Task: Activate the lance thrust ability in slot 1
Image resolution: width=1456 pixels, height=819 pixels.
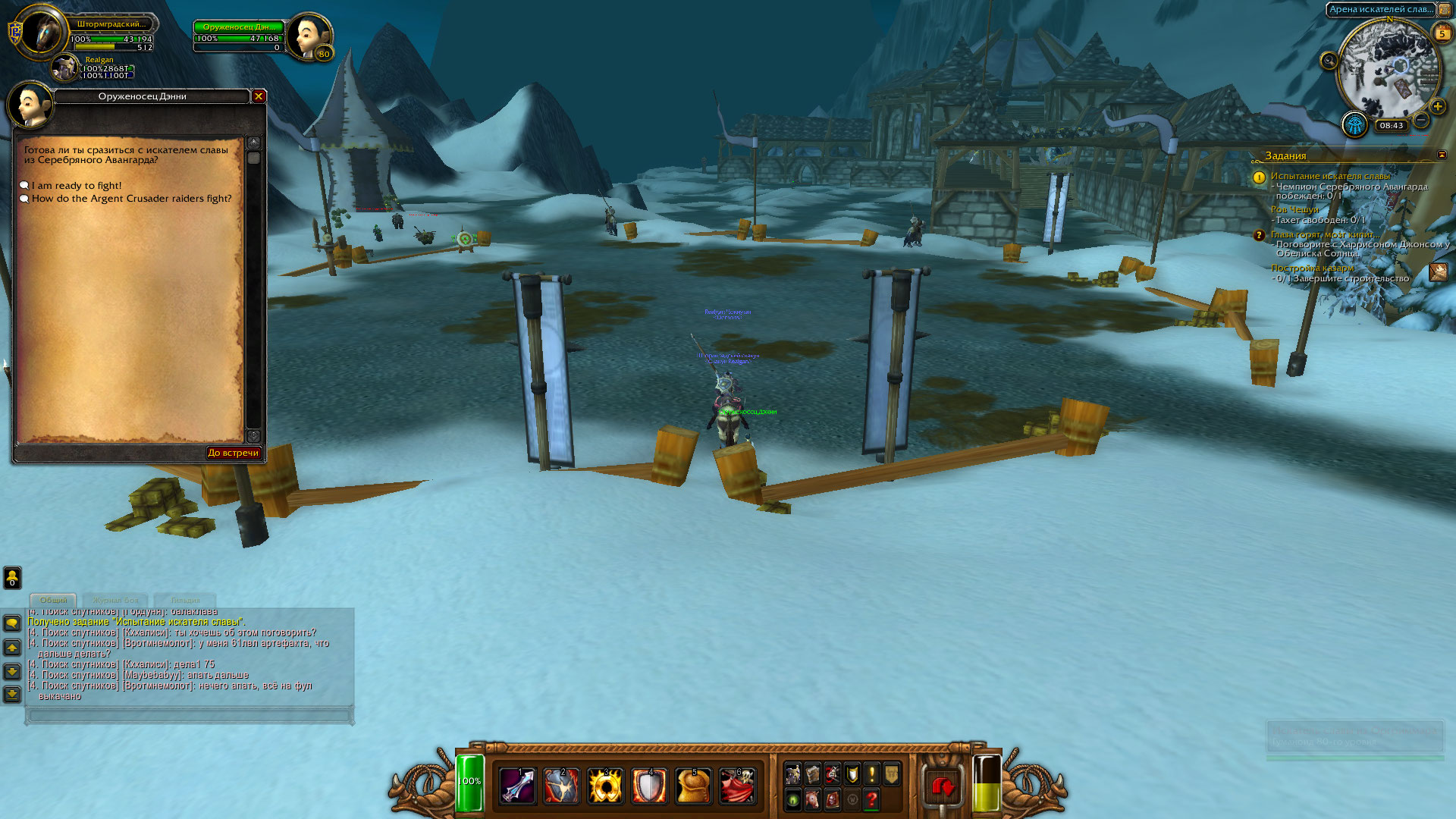Action: click(x=518, y=786)
